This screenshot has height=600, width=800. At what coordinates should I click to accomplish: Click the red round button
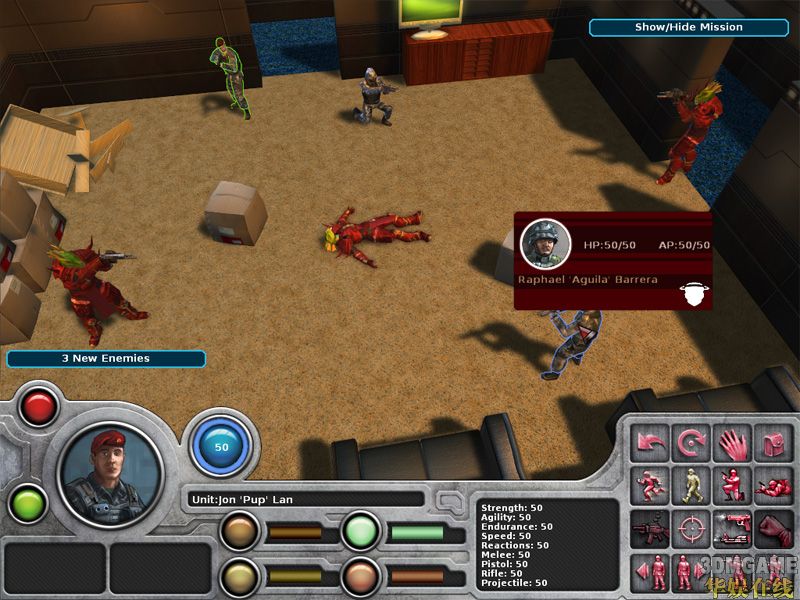(x=39, y=408)
